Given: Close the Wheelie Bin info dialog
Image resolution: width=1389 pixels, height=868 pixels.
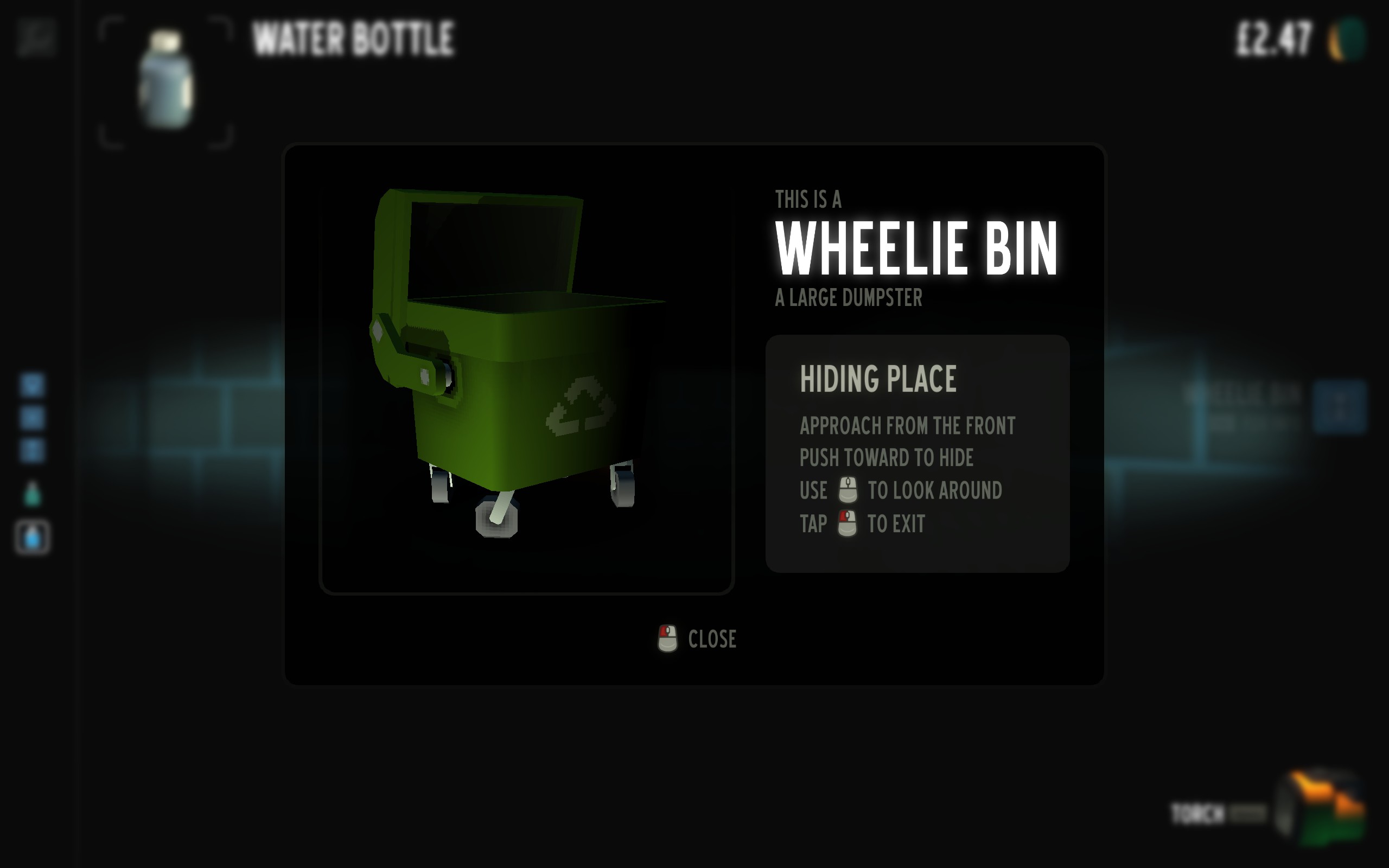Looking at the screenshot, I should coord(697,639).
